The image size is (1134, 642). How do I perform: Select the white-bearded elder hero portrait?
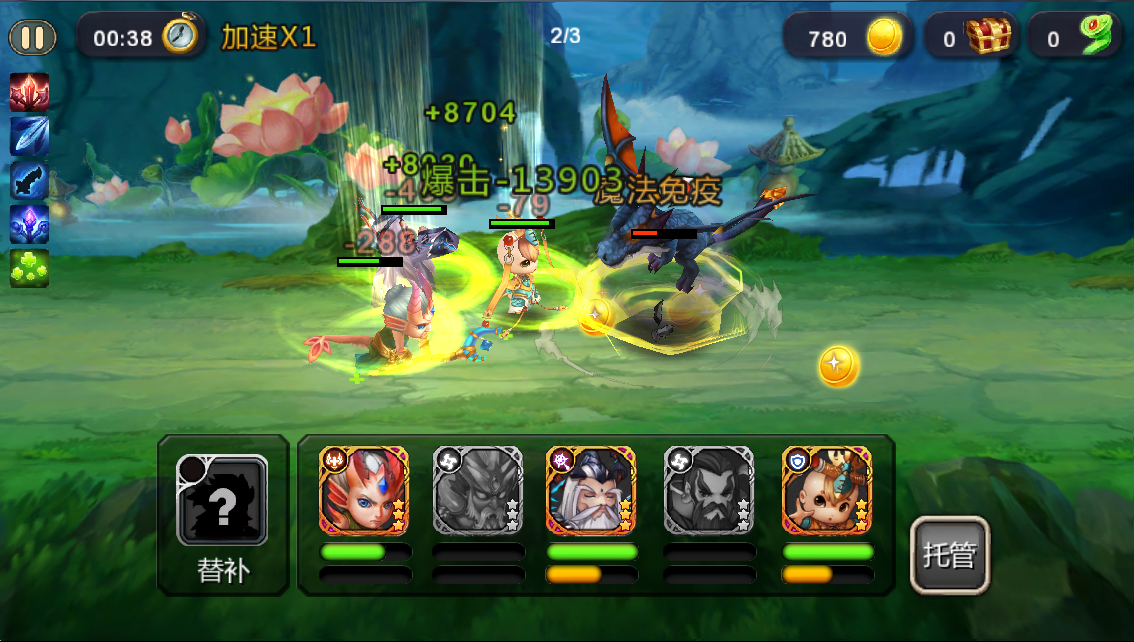(x=591, y=490)
